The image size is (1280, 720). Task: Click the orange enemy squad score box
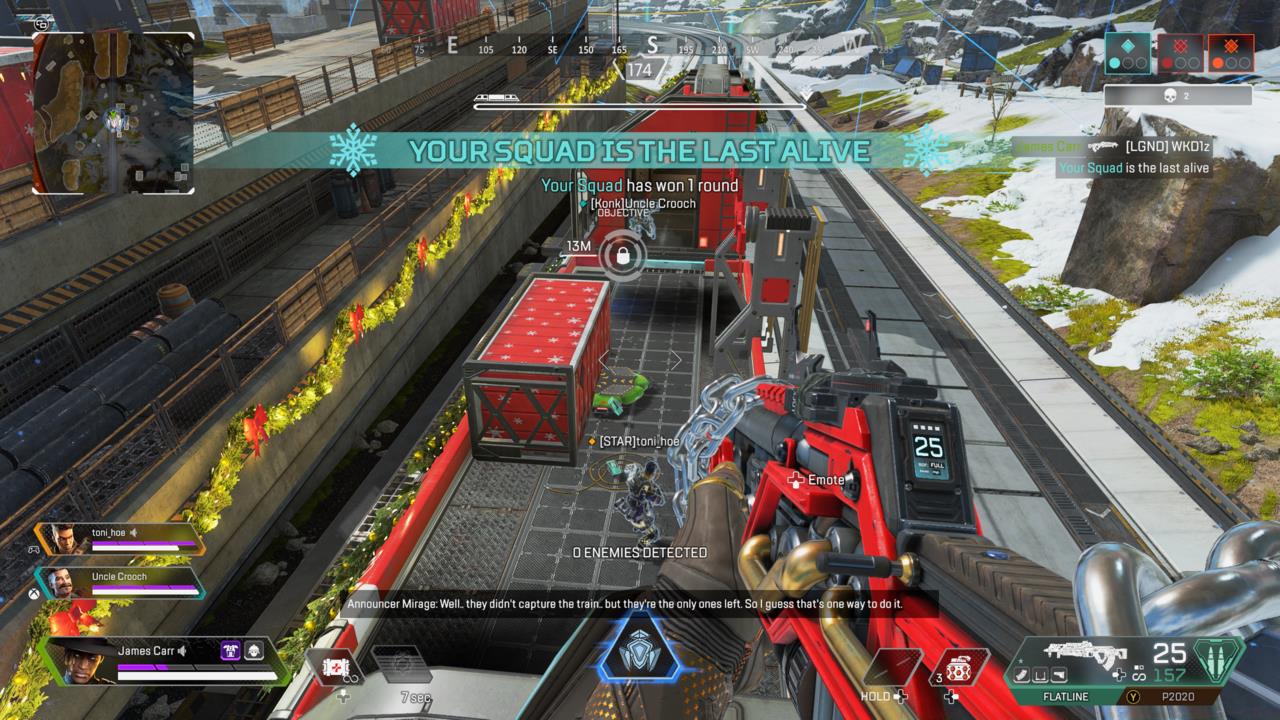coord(1230,52)
